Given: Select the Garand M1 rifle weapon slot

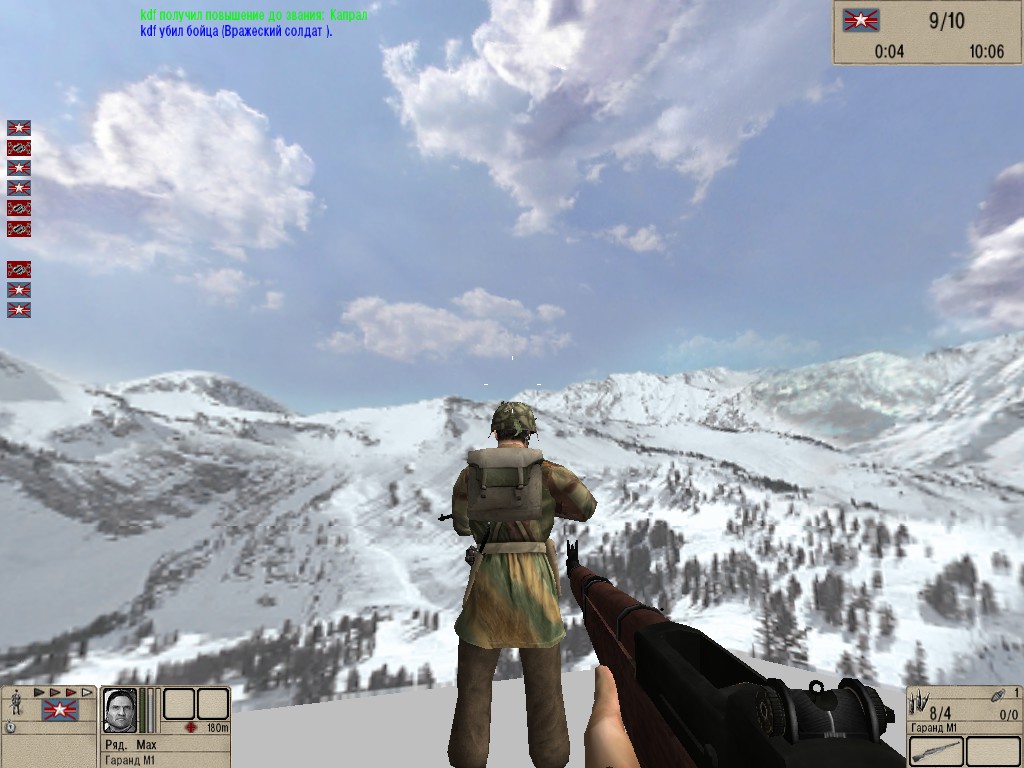Looking at the screenshot, I should pos(936,751).
